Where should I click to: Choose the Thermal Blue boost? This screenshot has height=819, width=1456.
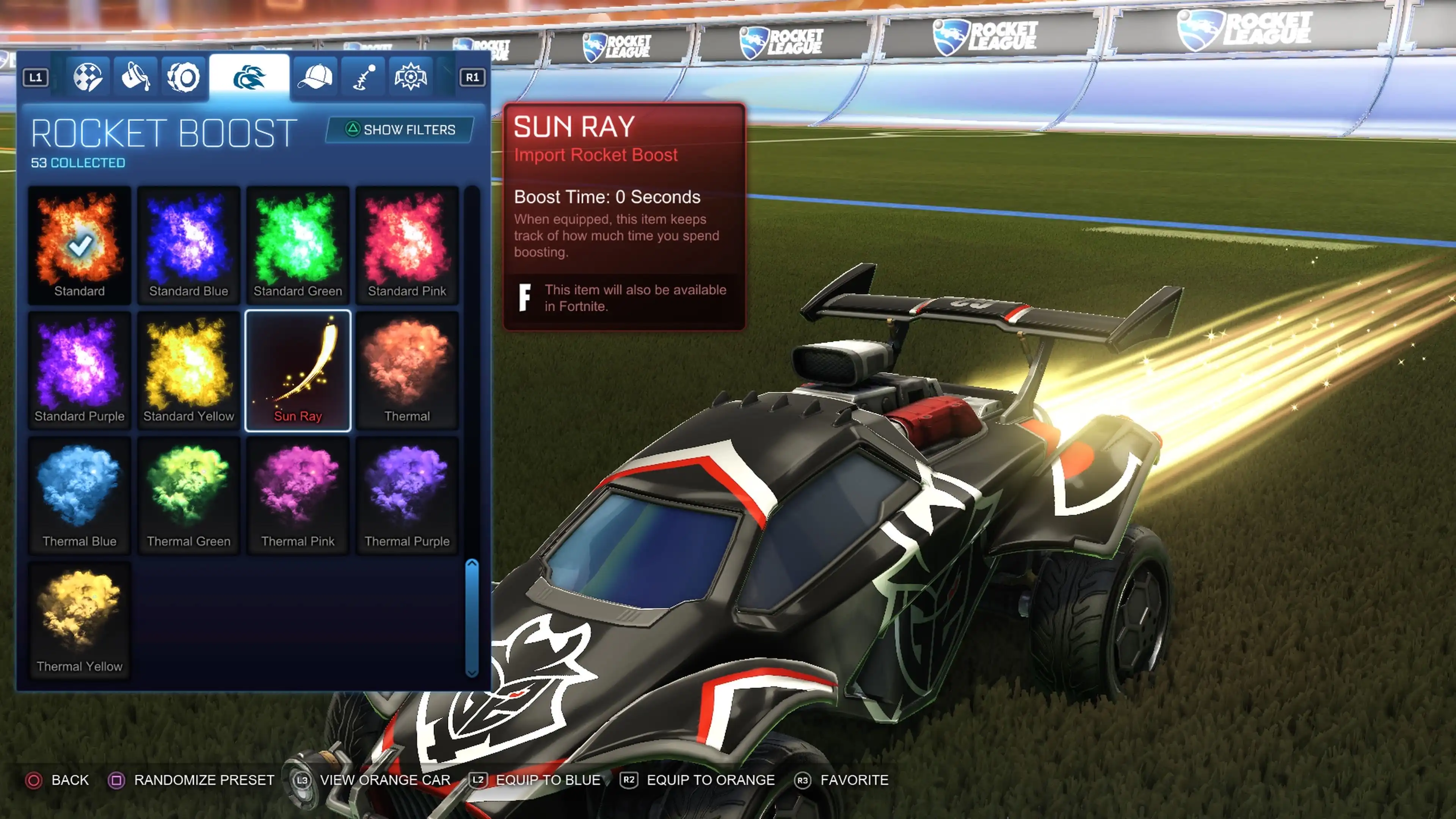point(79,495)
